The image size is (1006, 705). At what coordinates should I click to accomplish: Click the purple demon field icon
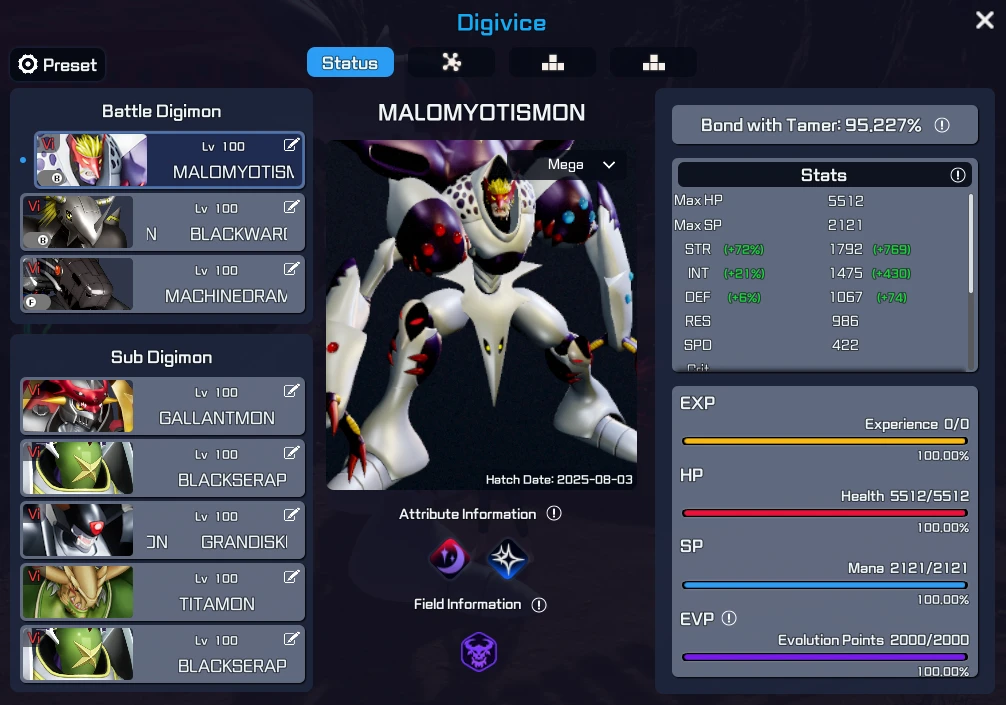479,652
